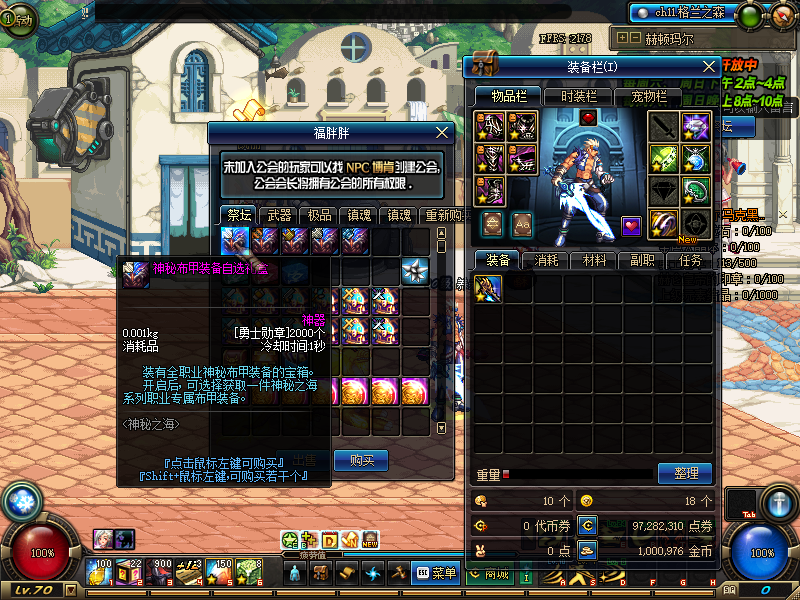Close the 装备栏 equipment window
The width and height of the screenshot is (800, 600).
tap(709, 66)
